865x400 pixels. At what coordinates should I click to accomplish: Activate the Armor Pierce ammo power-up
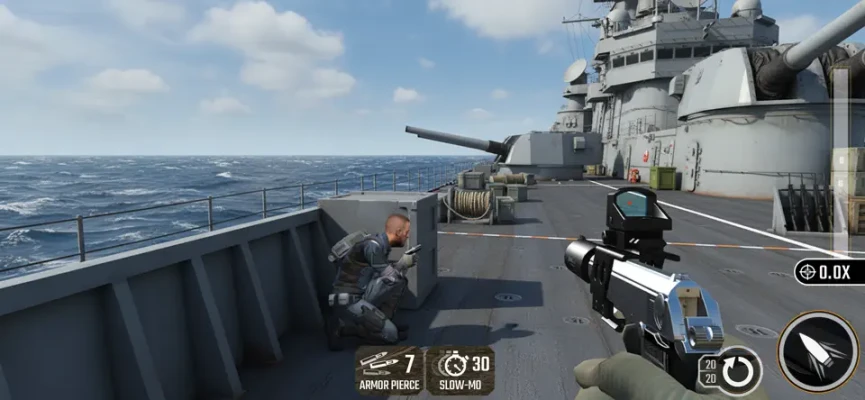(389, 370)
